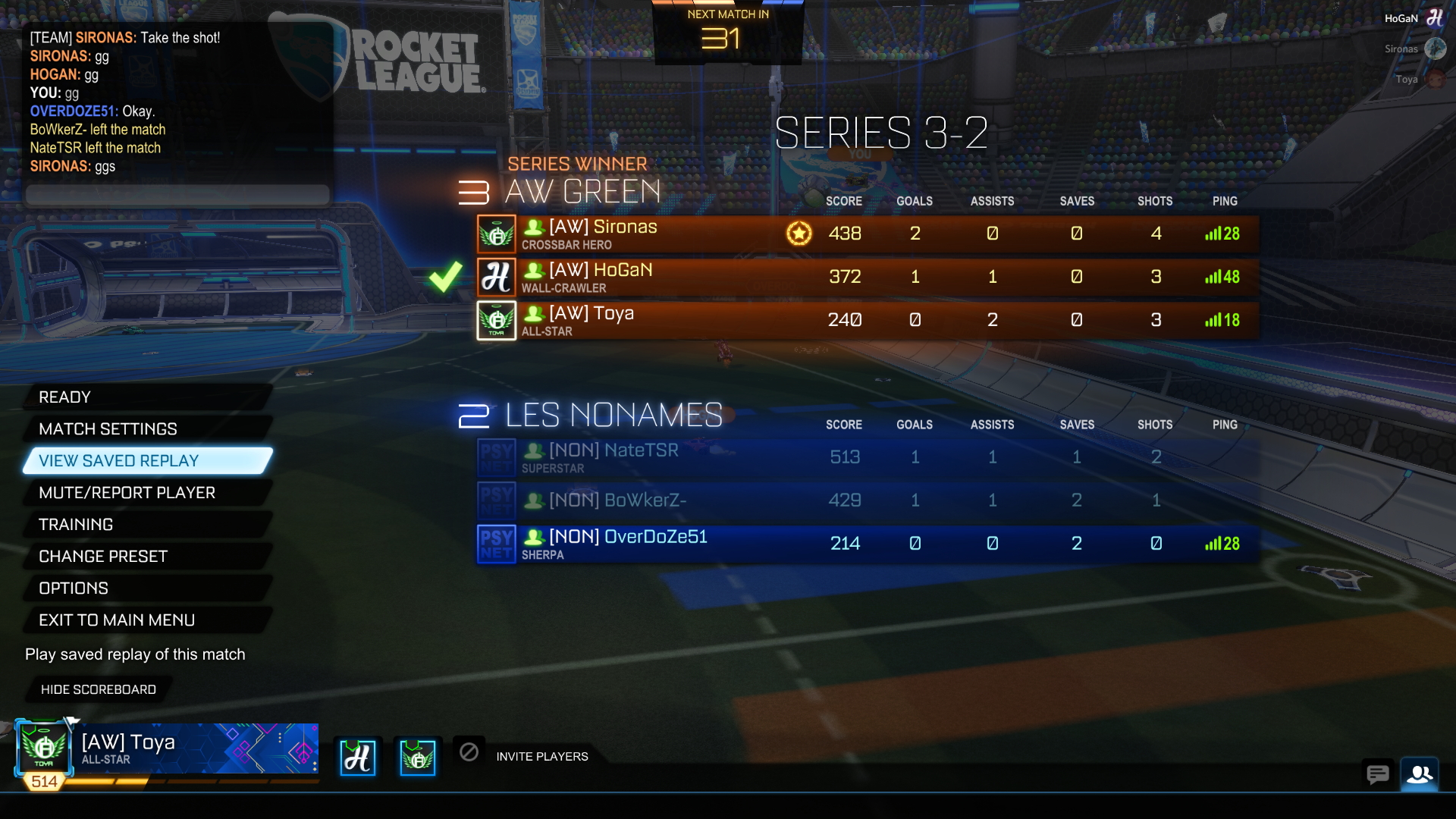
Task: Open Mute/Report Player menu
Action: (144, 493)
